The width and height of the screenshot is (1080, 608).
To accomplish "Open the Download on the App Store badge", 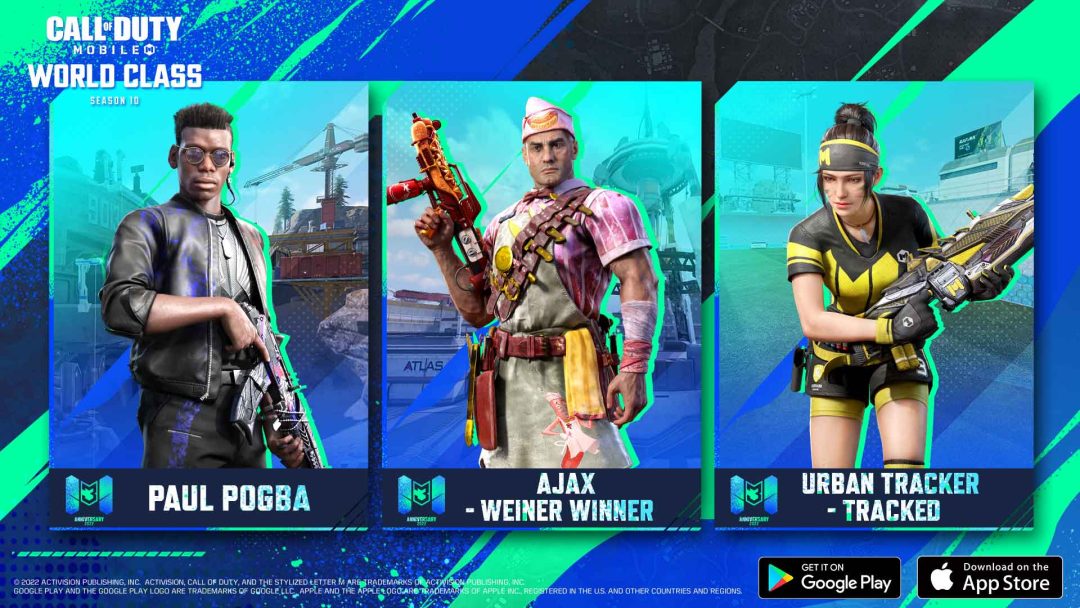I will coord(989,577).
